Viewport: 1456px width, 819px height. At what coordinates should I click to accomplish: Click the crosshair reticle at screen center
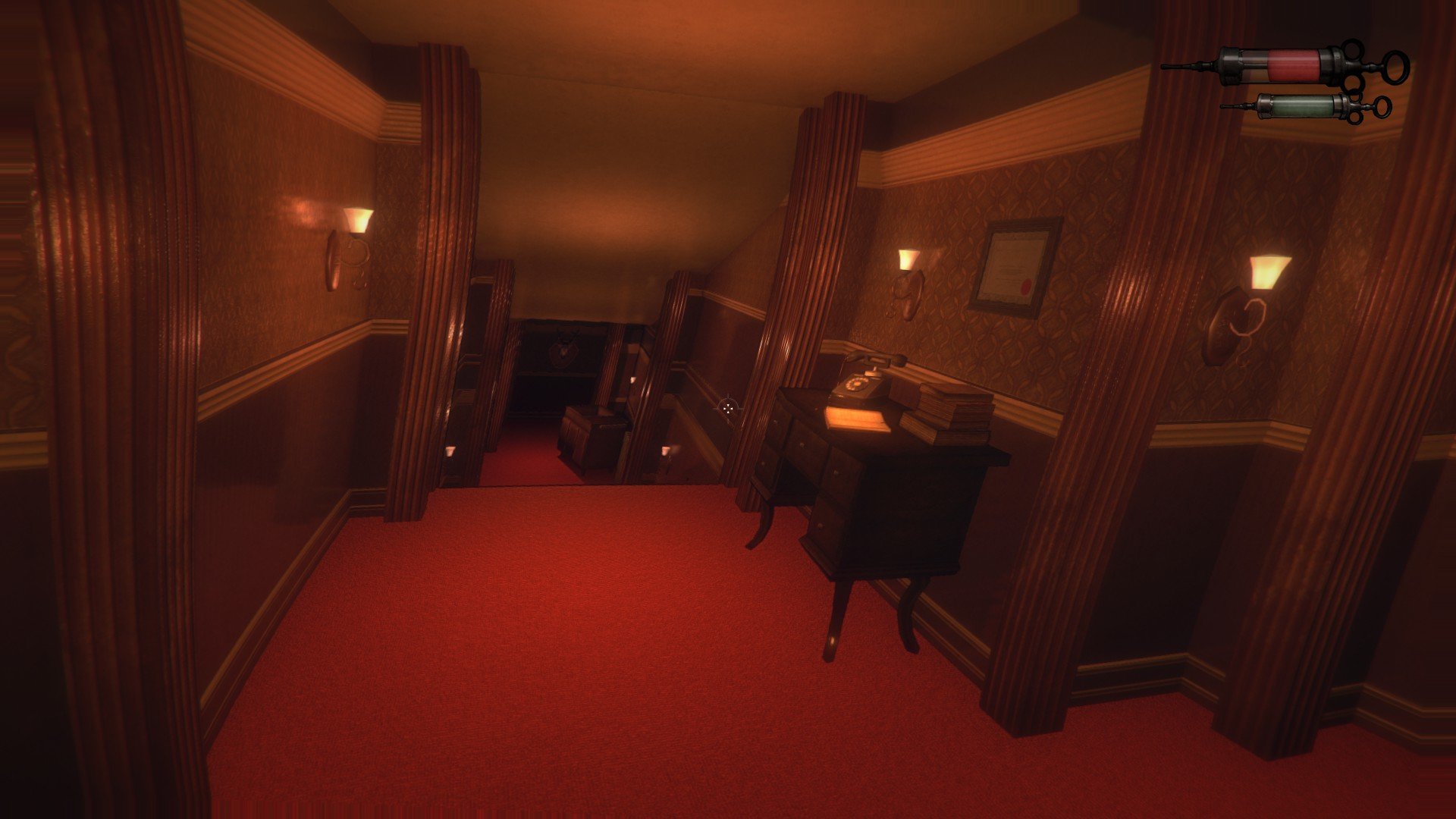pos(728,408)
